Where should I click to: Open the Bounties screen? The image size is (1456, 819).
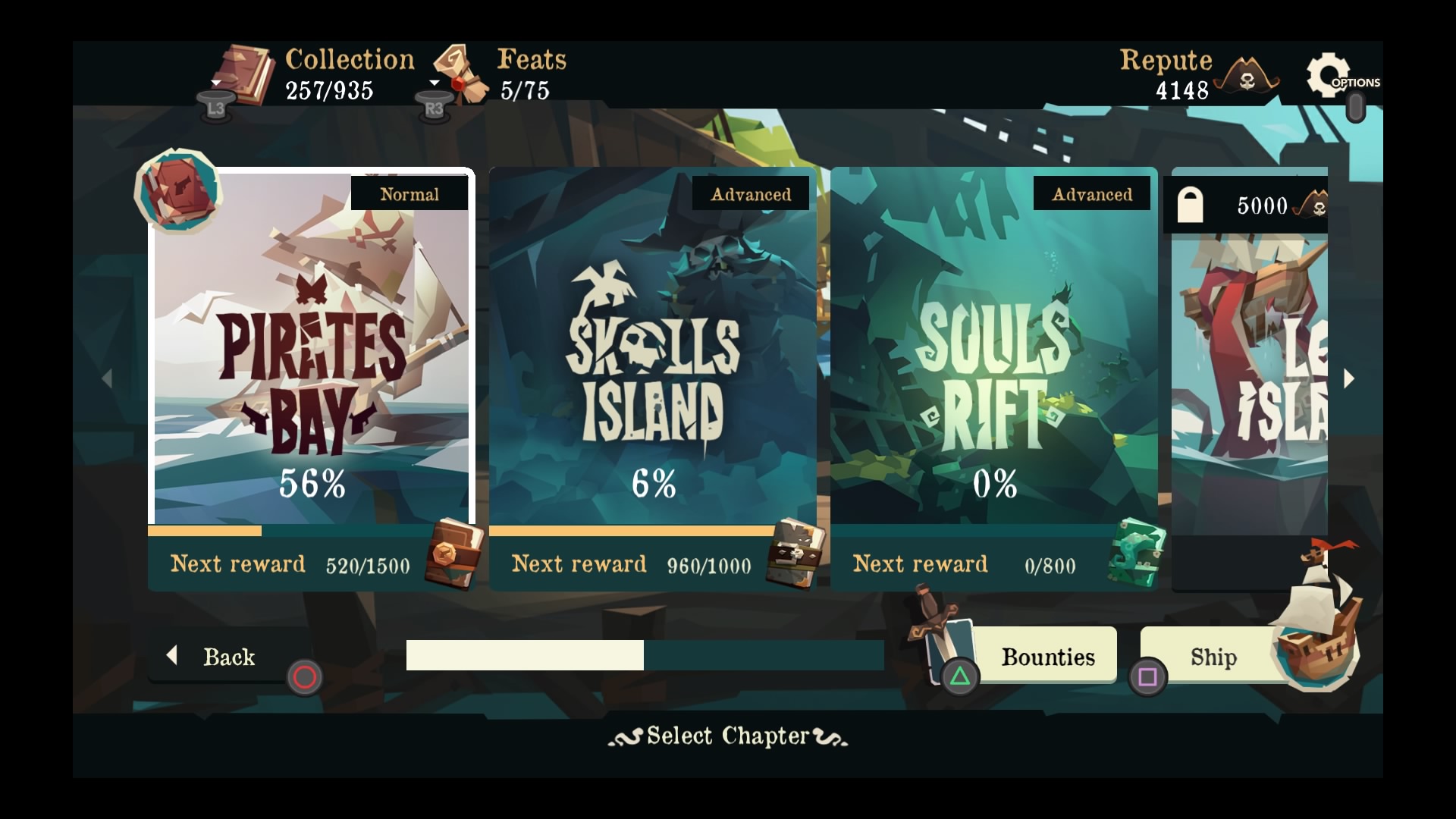pyautogui.click(x=1046, y=657)
